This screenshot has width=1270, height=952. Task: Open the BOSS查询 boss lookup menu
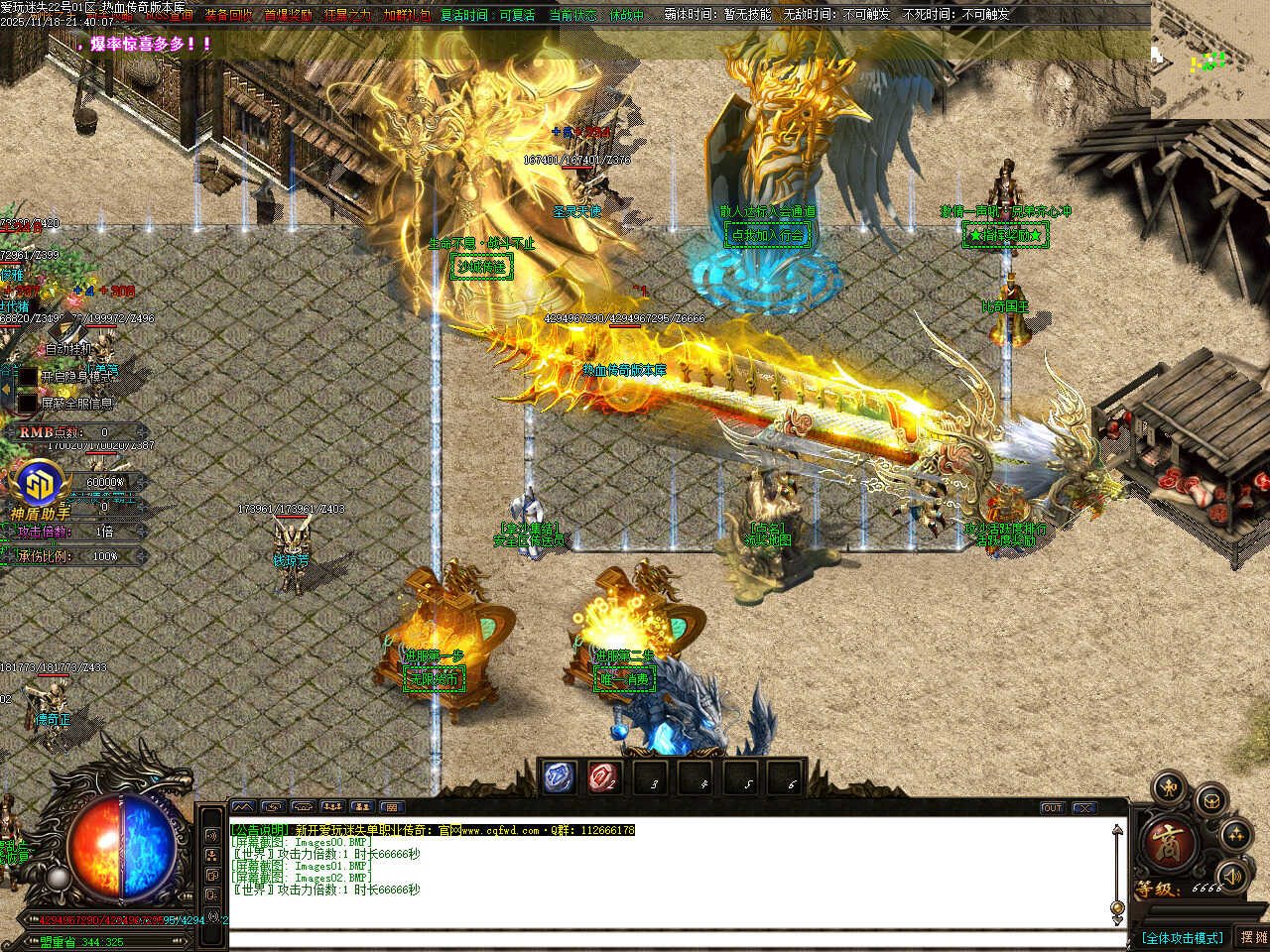(x=167, y=16)
